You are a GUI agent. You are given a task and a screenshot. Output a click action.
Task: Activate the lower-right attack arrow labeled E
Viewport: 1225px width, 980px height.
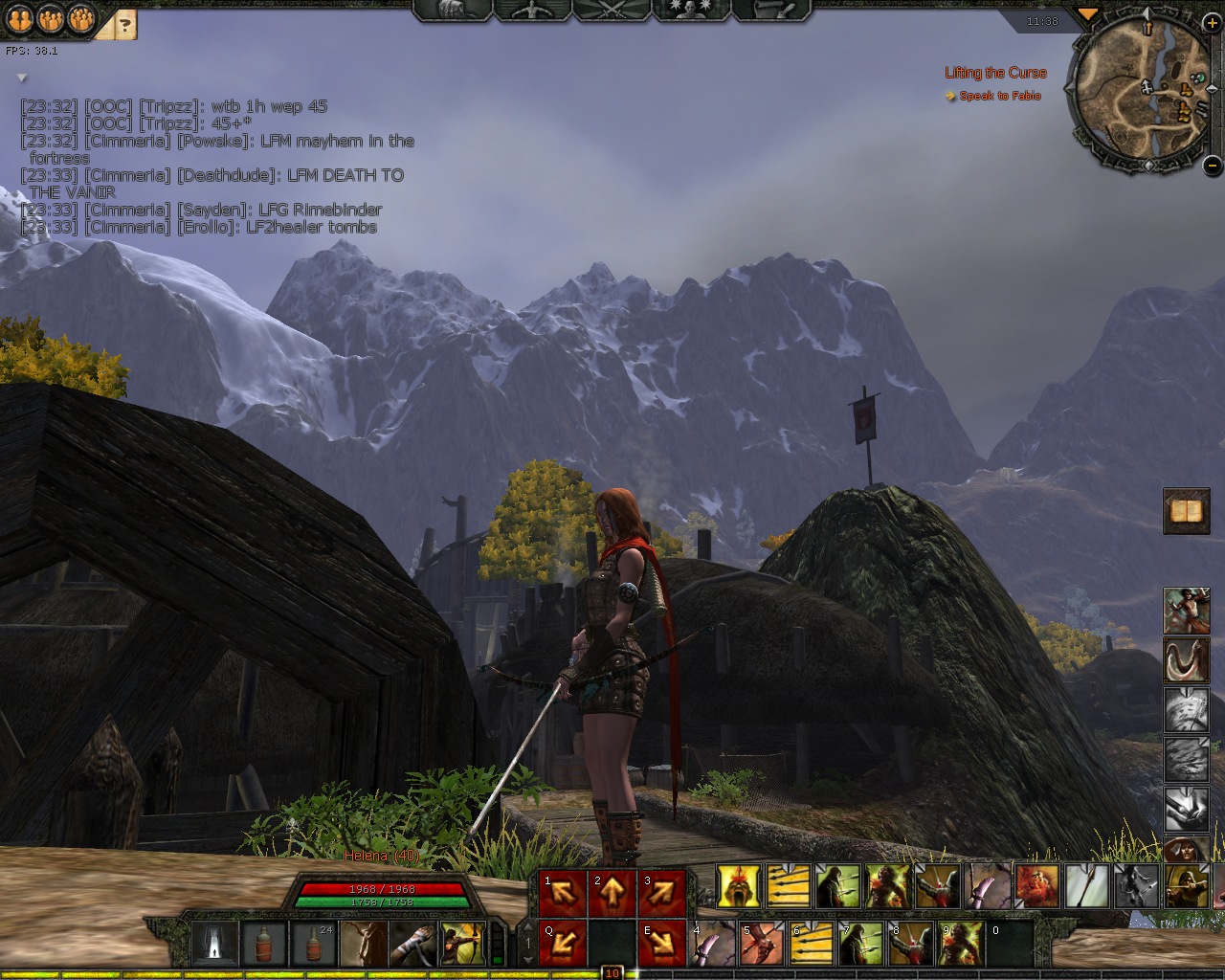[661, 943]
